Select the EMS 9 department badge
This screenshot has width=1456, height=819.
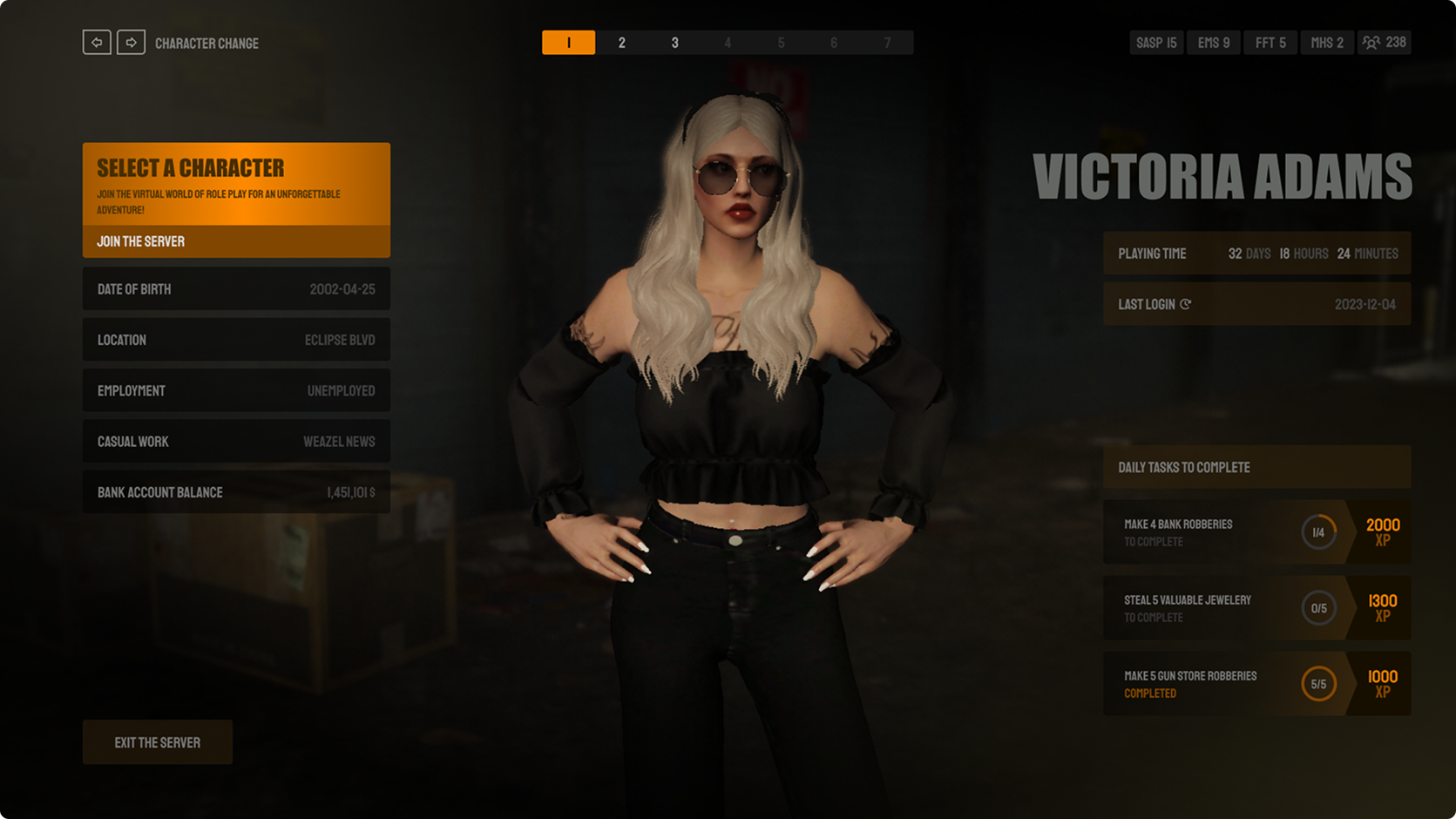[1213, 42]
